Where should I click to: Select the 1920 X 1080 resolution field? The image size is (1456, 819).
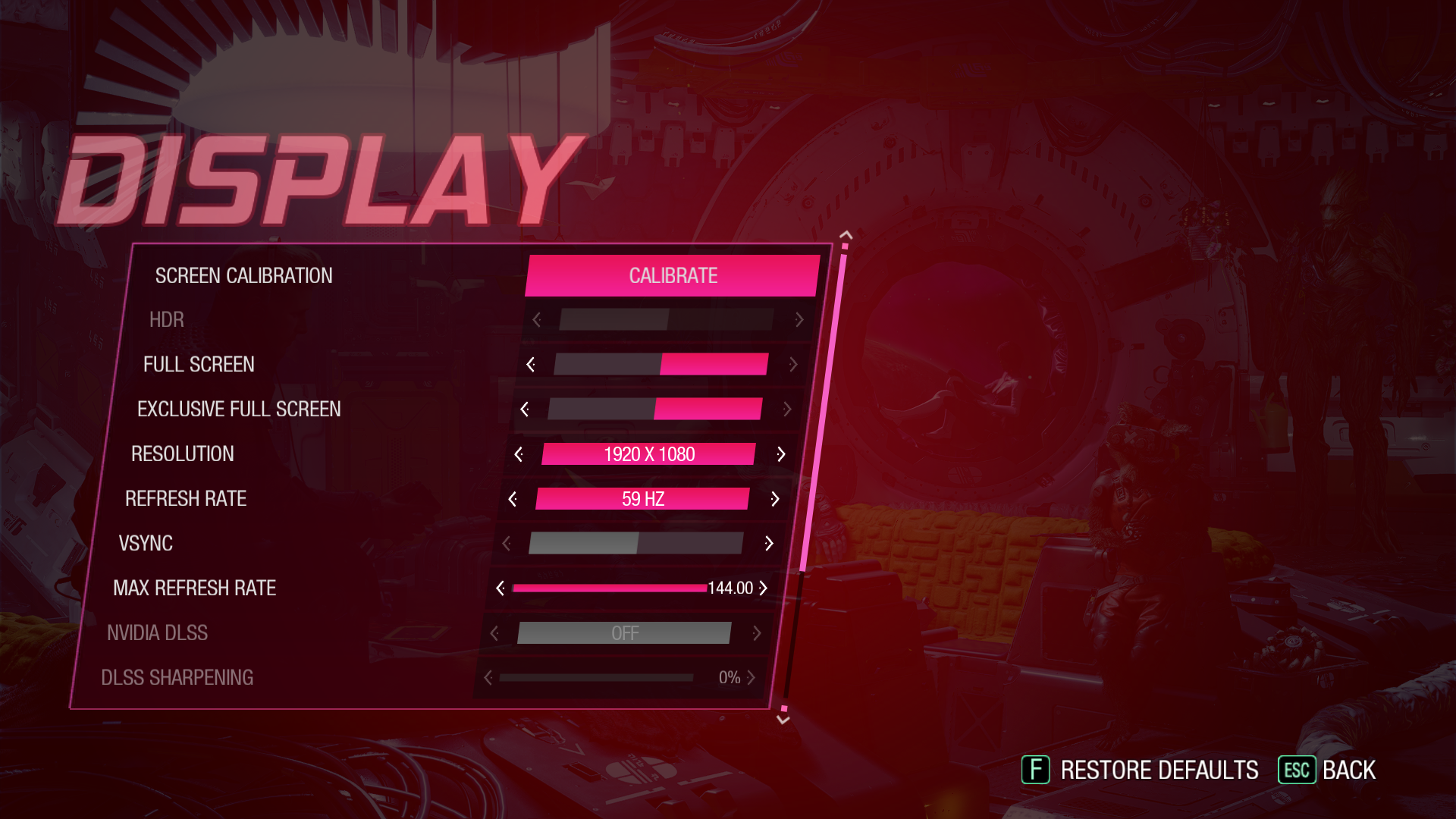pyautogui.click(x=648, y=454)
